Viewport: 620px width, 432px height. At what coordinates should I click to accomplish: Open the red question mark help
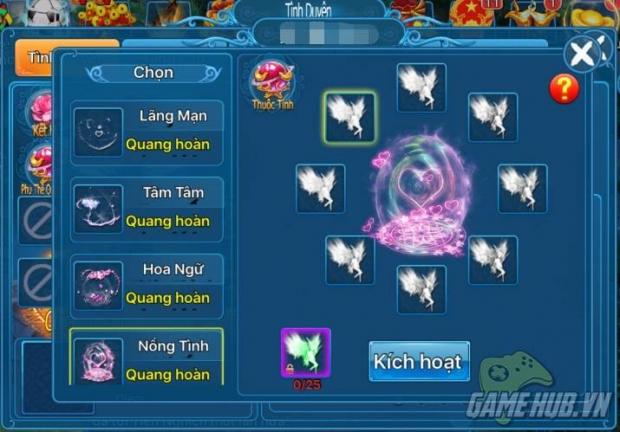click(564, 89)
